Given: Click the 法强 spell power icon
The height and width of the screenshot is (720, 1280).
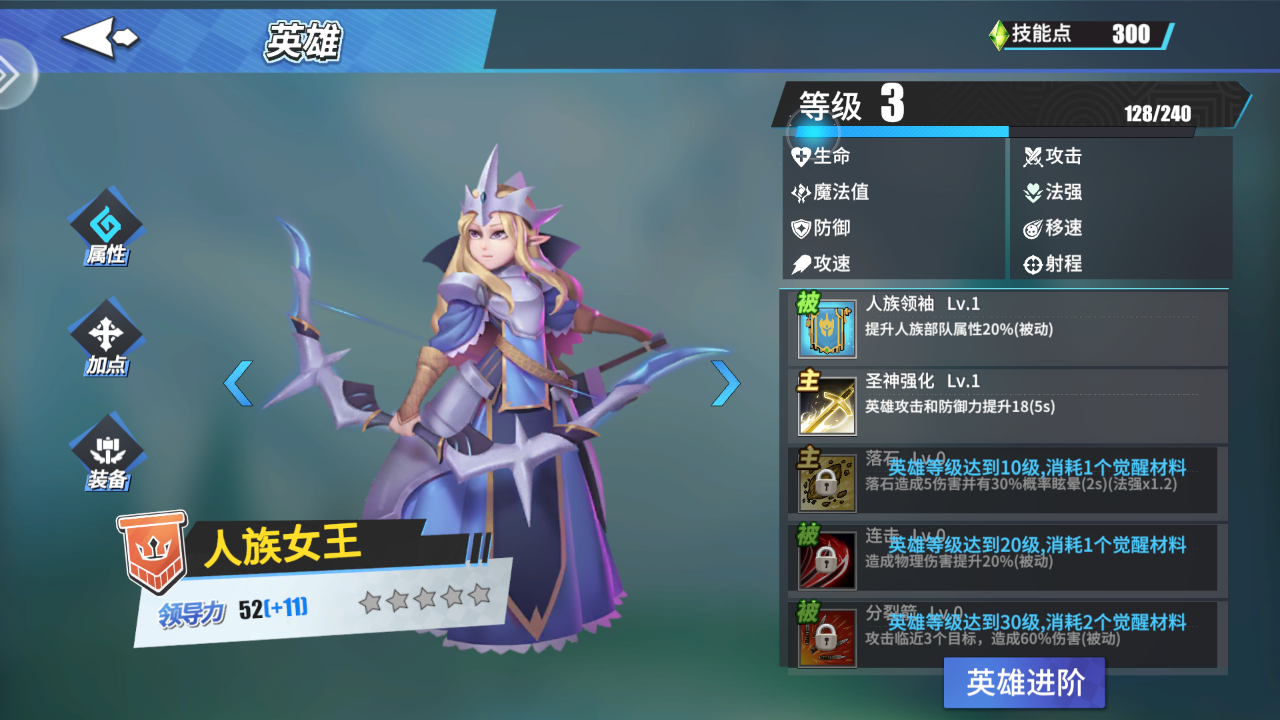Looking at the screenshot, I should pos(1033,192).
